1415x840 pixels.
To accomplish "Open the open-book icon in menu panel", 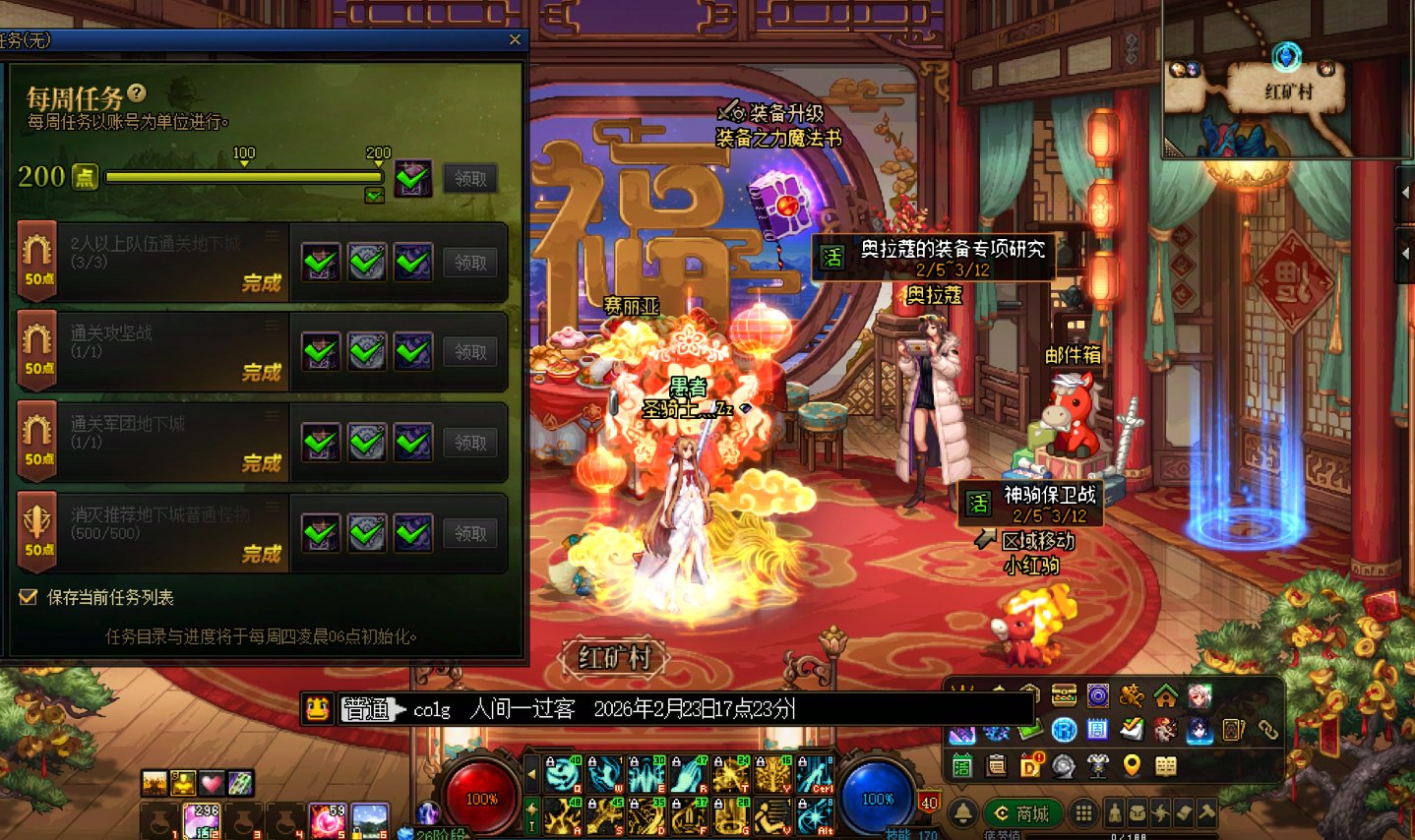I will (x=1166, y=765).
